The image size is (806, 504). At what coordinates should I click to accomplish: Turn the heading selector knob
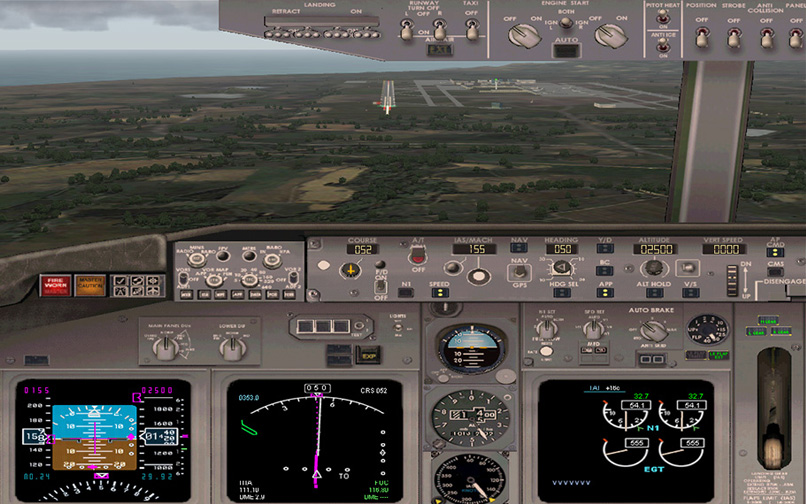pos(561,266)
